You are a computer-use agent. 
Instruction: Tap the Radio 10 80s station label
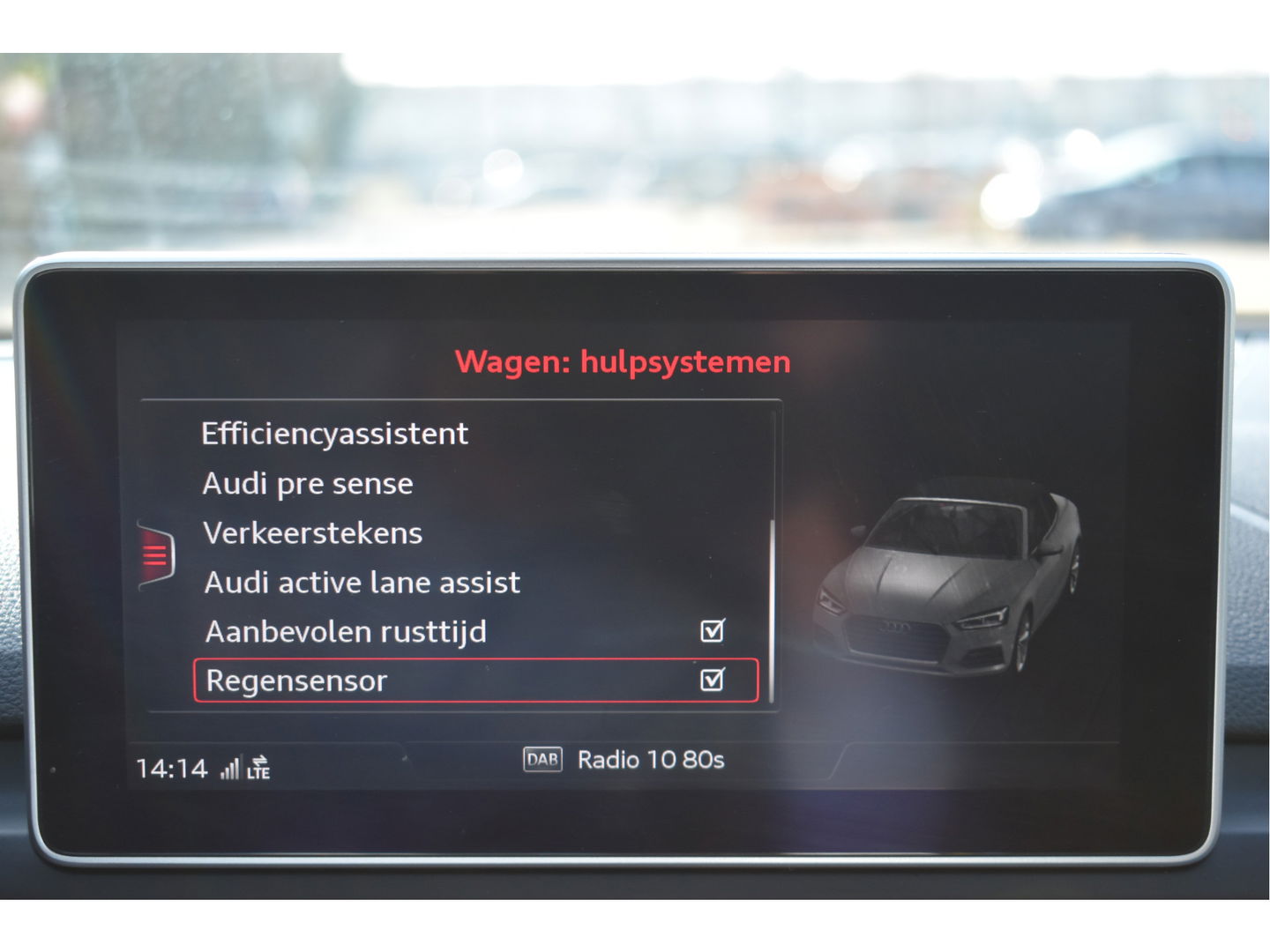(650, 760)
